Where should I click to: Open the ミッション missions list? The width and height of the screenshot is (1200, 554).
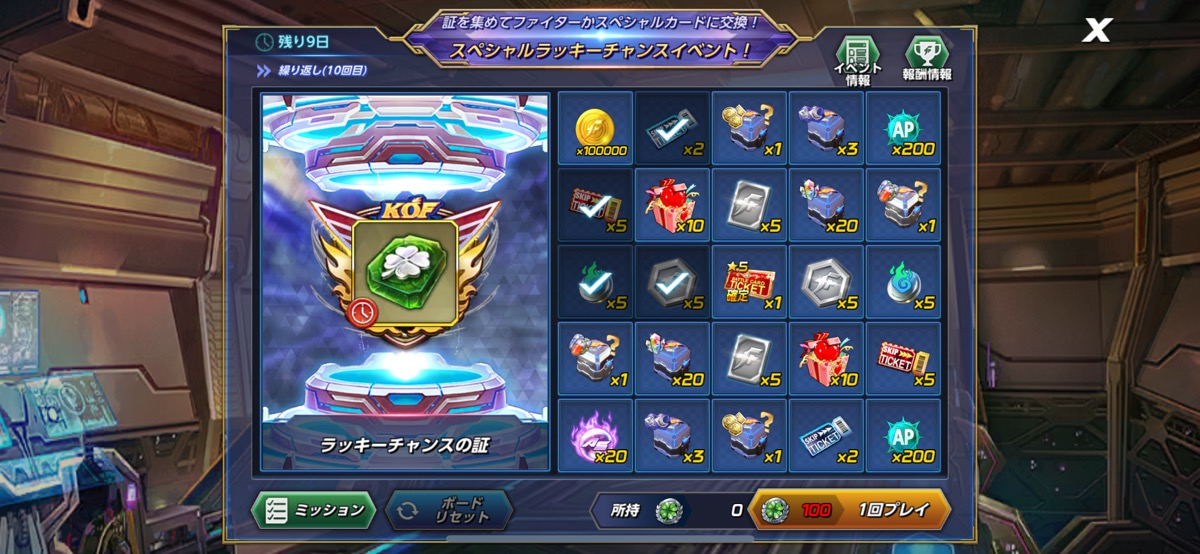[313, 510]
